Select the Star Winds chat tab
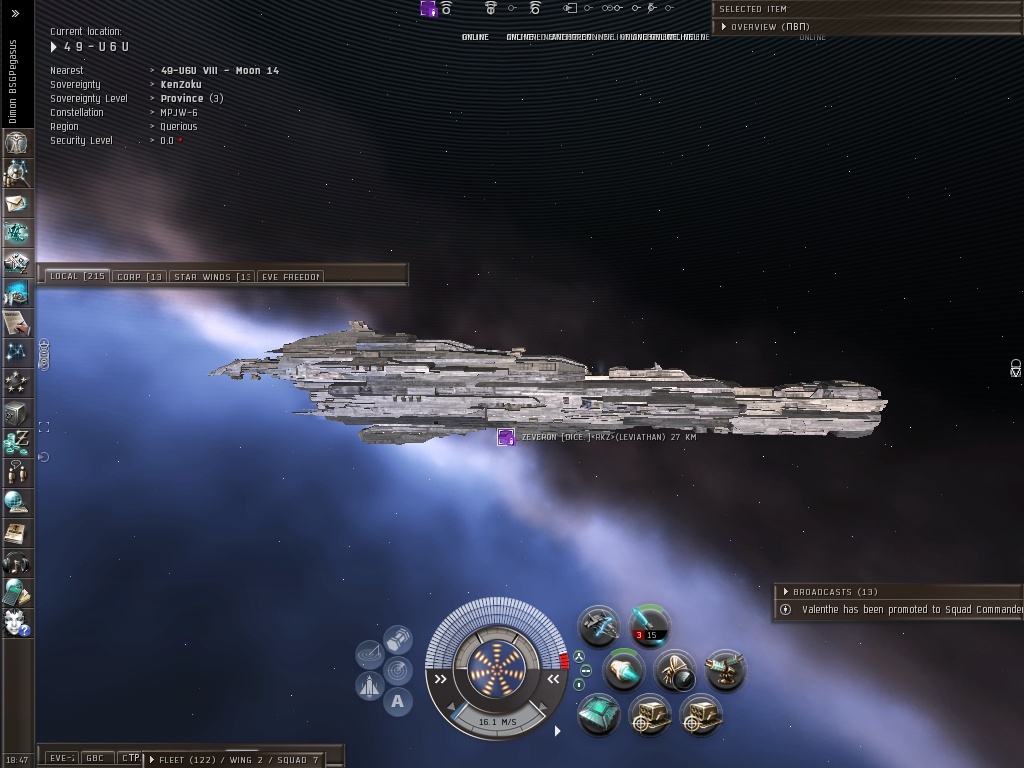Screen dimensions: 1024x768 [x=211, y=276]
